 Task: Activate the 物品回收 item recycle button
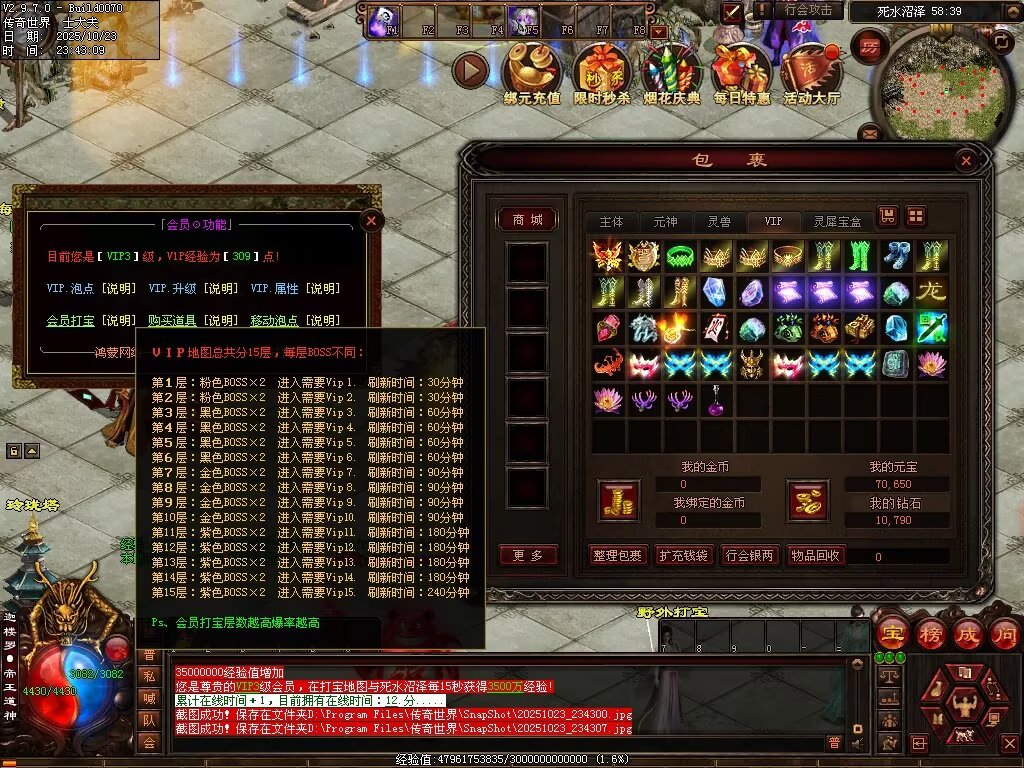coord(815,556)
